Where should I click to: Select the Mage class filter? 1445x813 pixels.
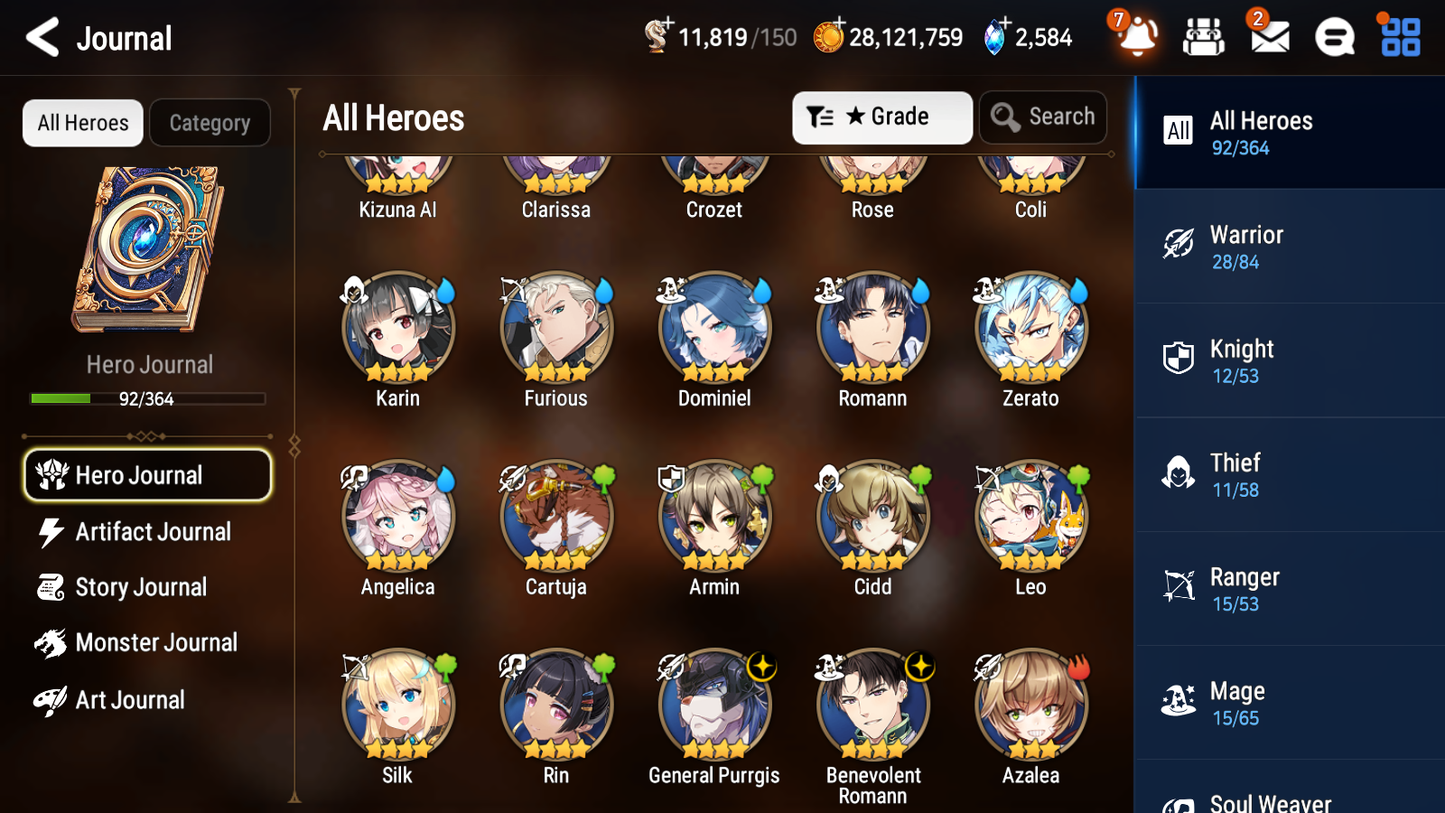point(1289,702)
